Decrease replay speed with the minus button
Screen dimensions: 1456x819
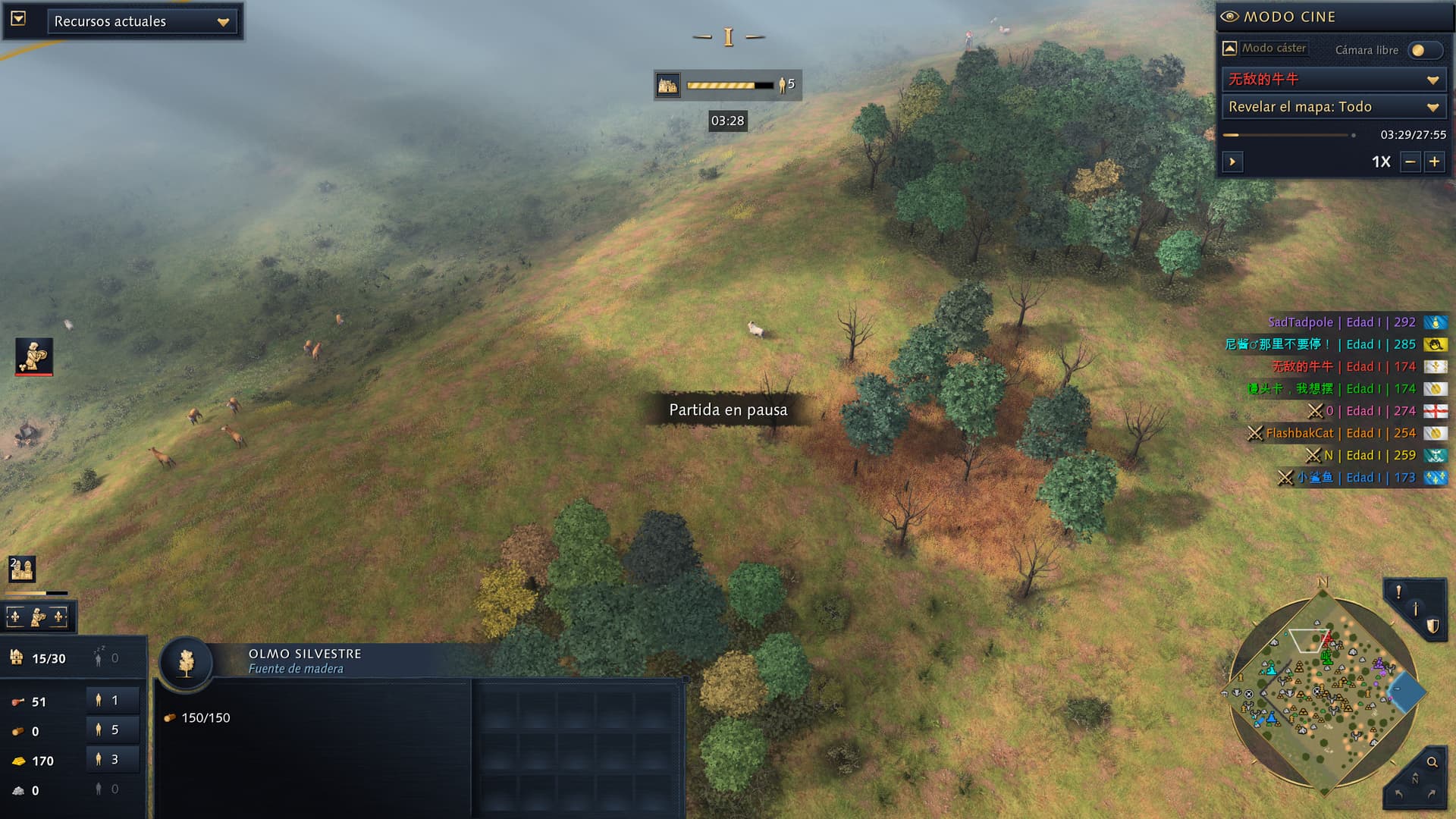pyautogui.click(x=1410, y=162)
